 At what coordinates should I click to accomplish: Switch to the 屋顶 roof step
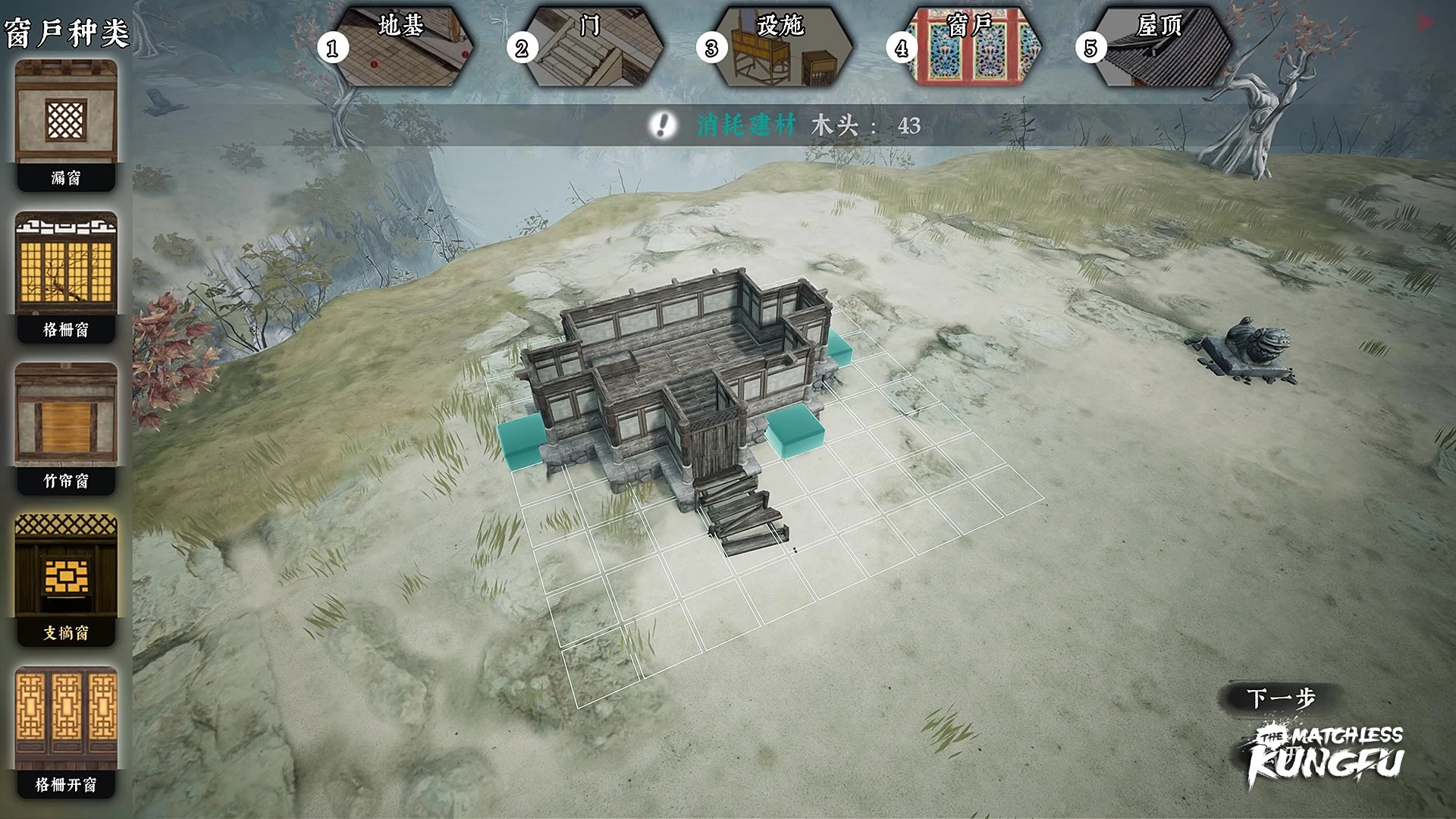[x=1159, y=45]
